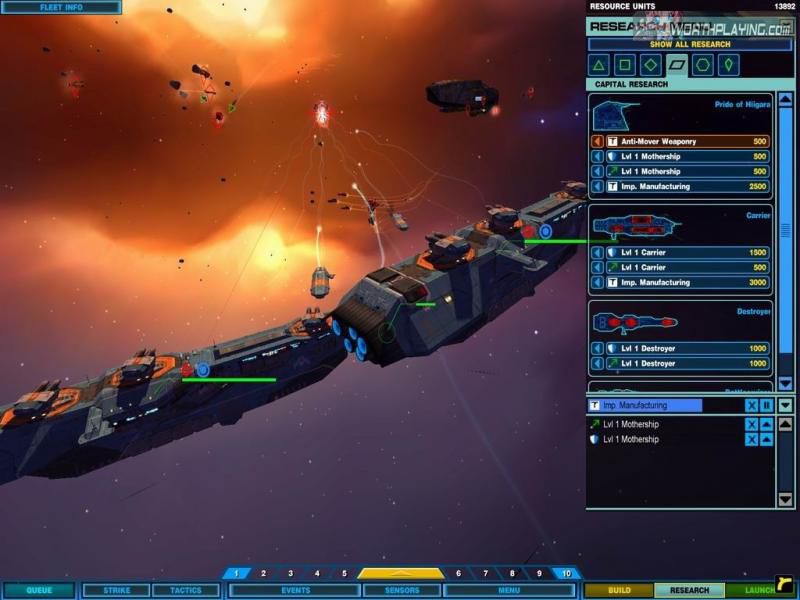Switch to the Build panel
This screenshot has width=800, height=600.
point(619,591)
